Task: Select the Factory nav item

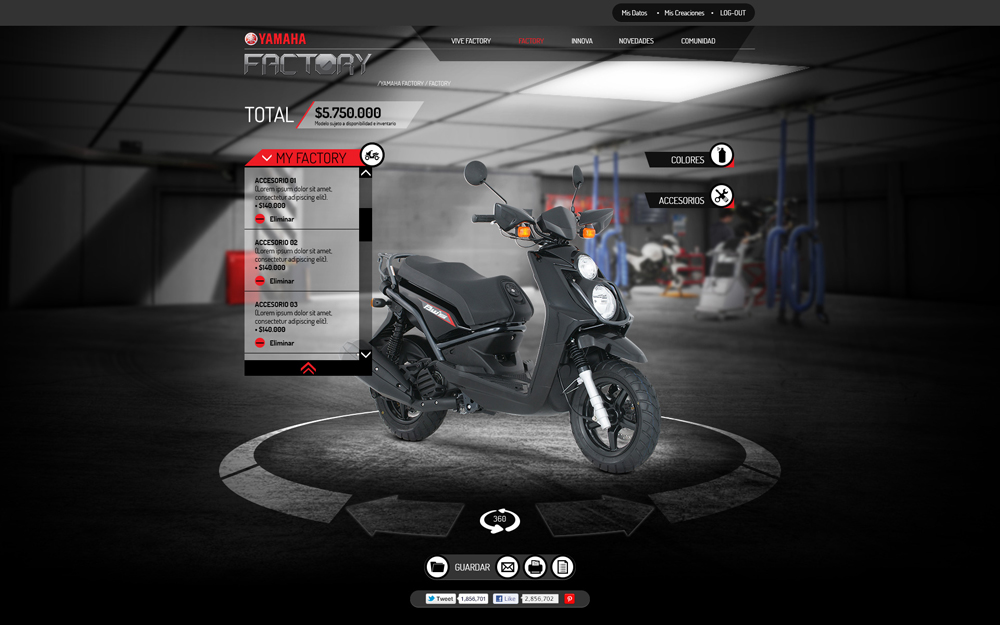Action: click(531, 41)
